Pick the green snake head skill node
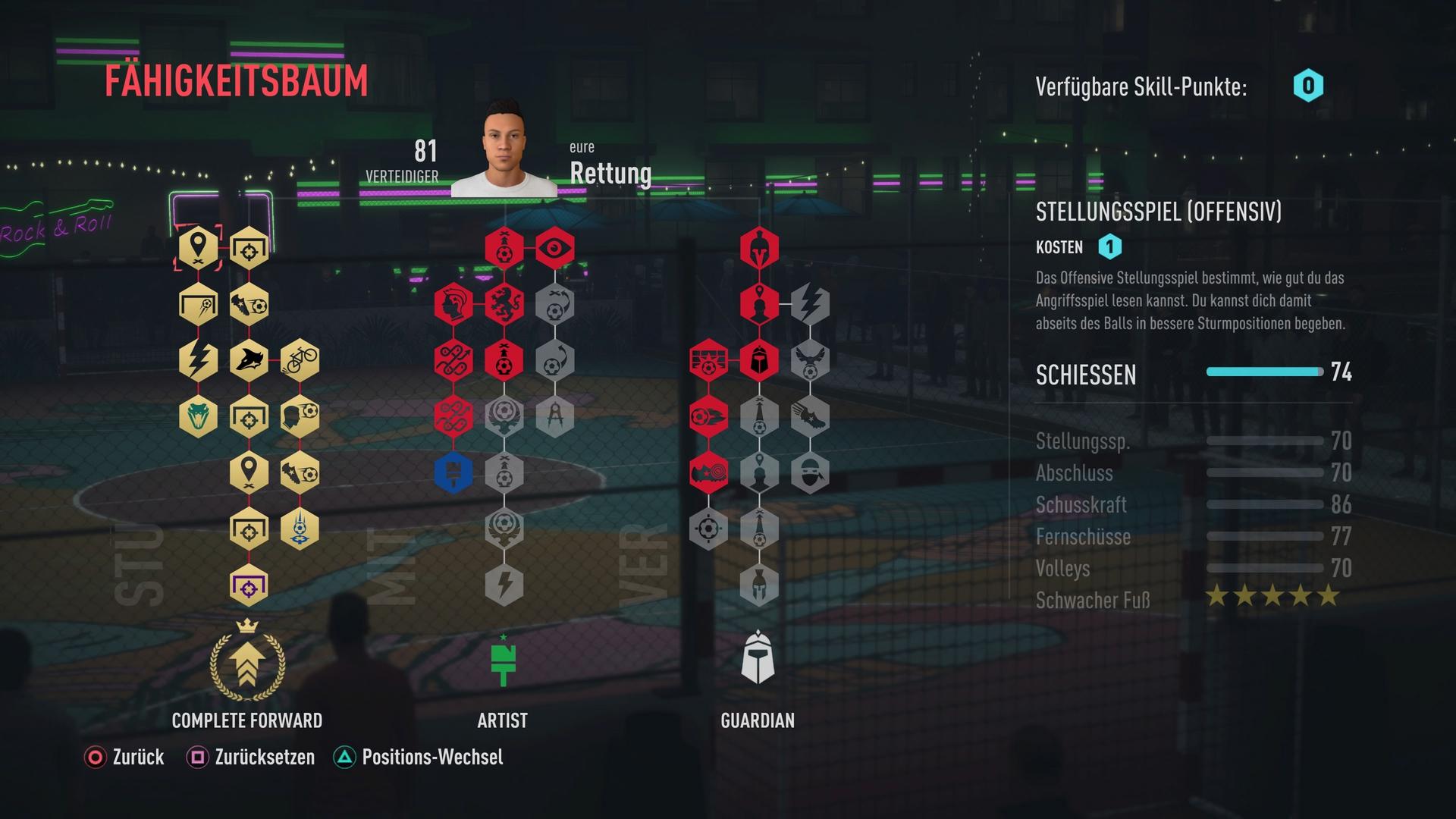The width and height of the screenshot is (1456, 819). coord(199,416)
